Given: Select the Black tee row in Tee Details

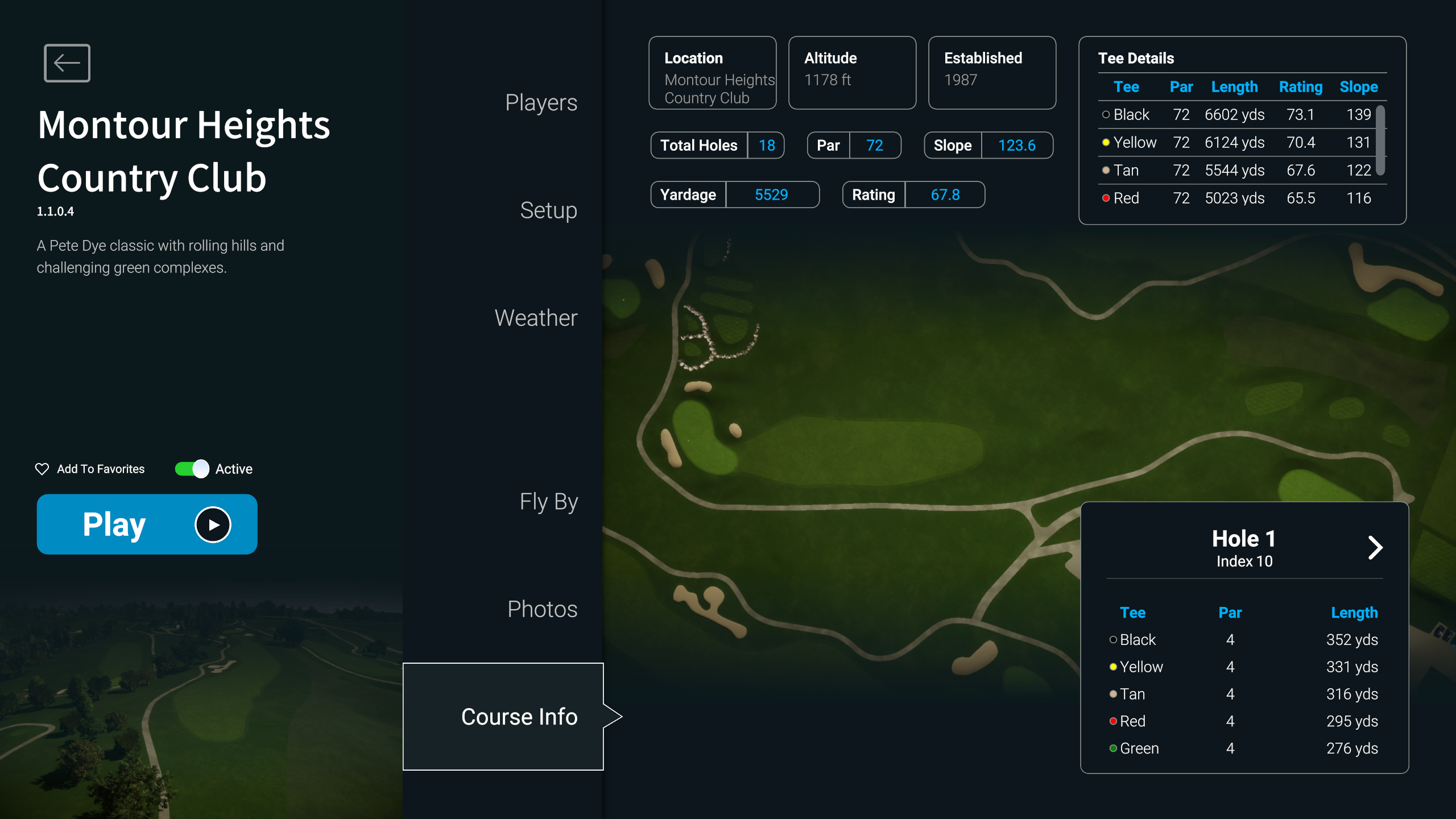Looking at the screenshot, I should (1235, 115).
